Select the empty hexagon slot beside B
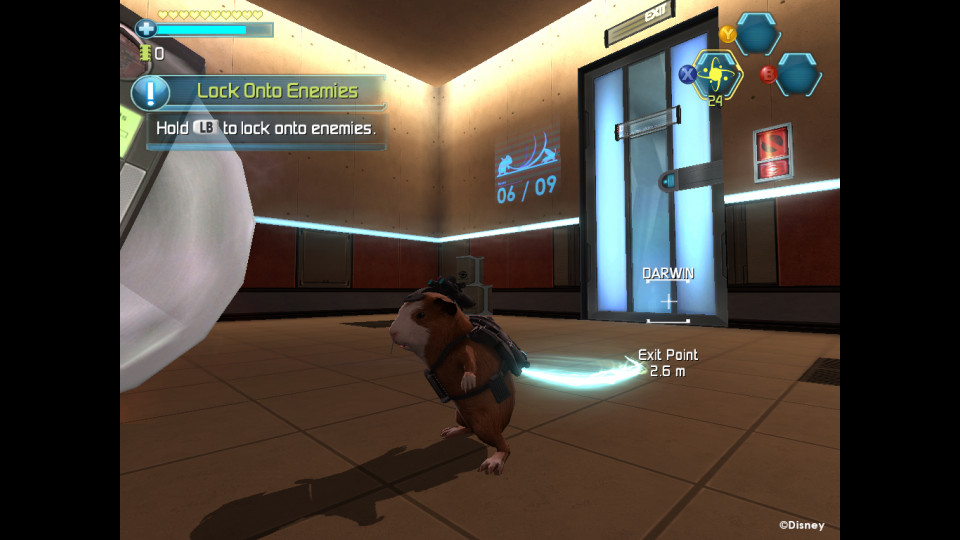The height and width of the screenshot is (540, 960). tap(799, 74)
